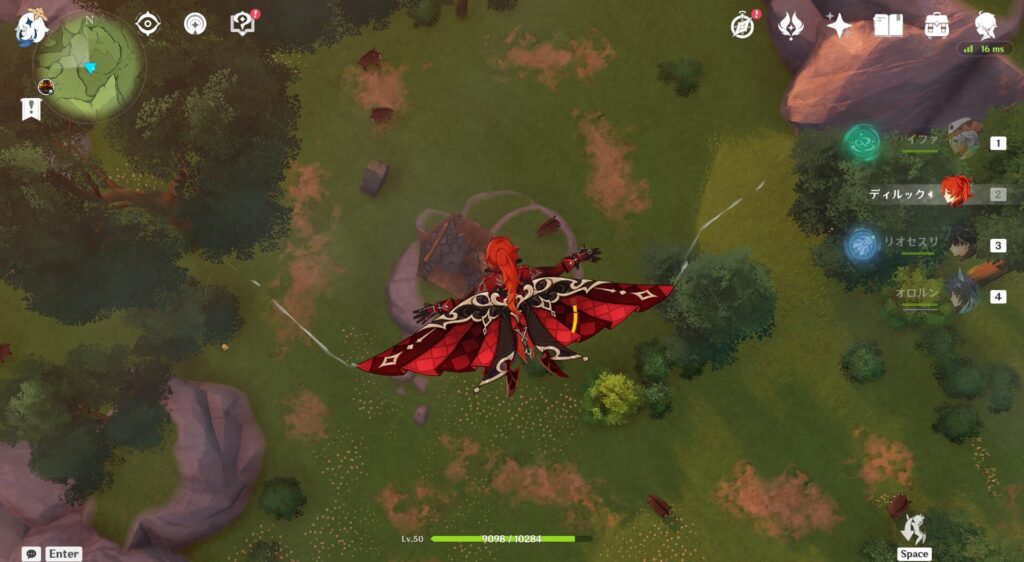The image size is (1024, 562).
Task: Click the quest bookmark icon under the minimap
Action: tap(31, 110)
